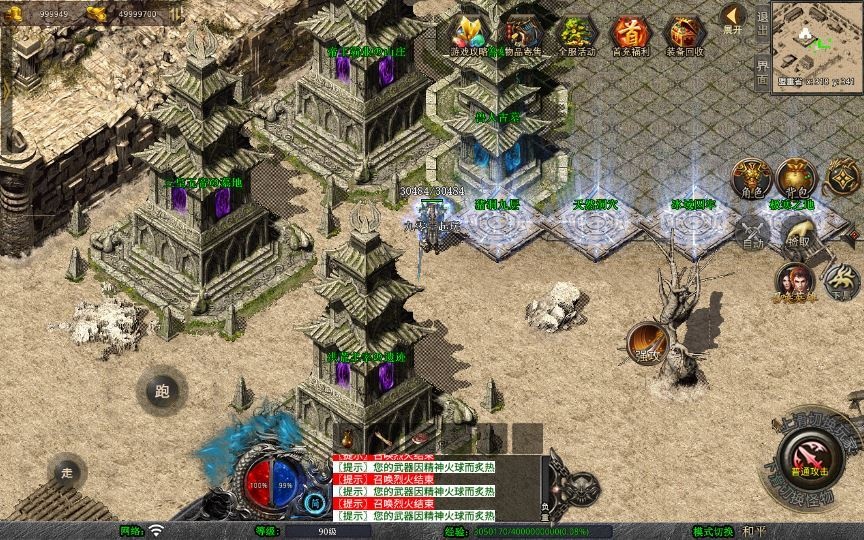Open the 游戏攻略 game guide icon
The image size is (864, 540).
(x=468, y=36)
